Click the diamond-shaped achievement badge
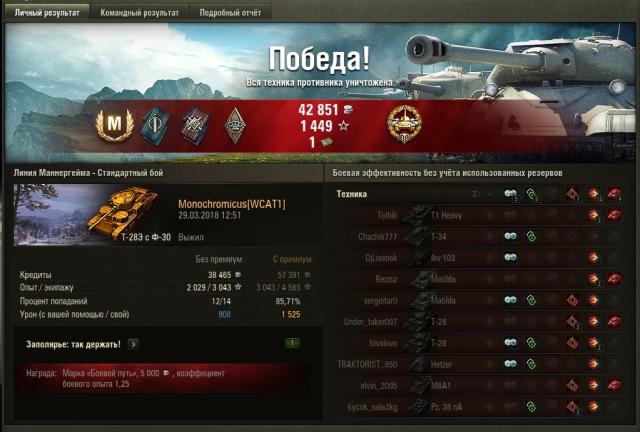Viewport: 640px width, 432px height. point(235,124)
